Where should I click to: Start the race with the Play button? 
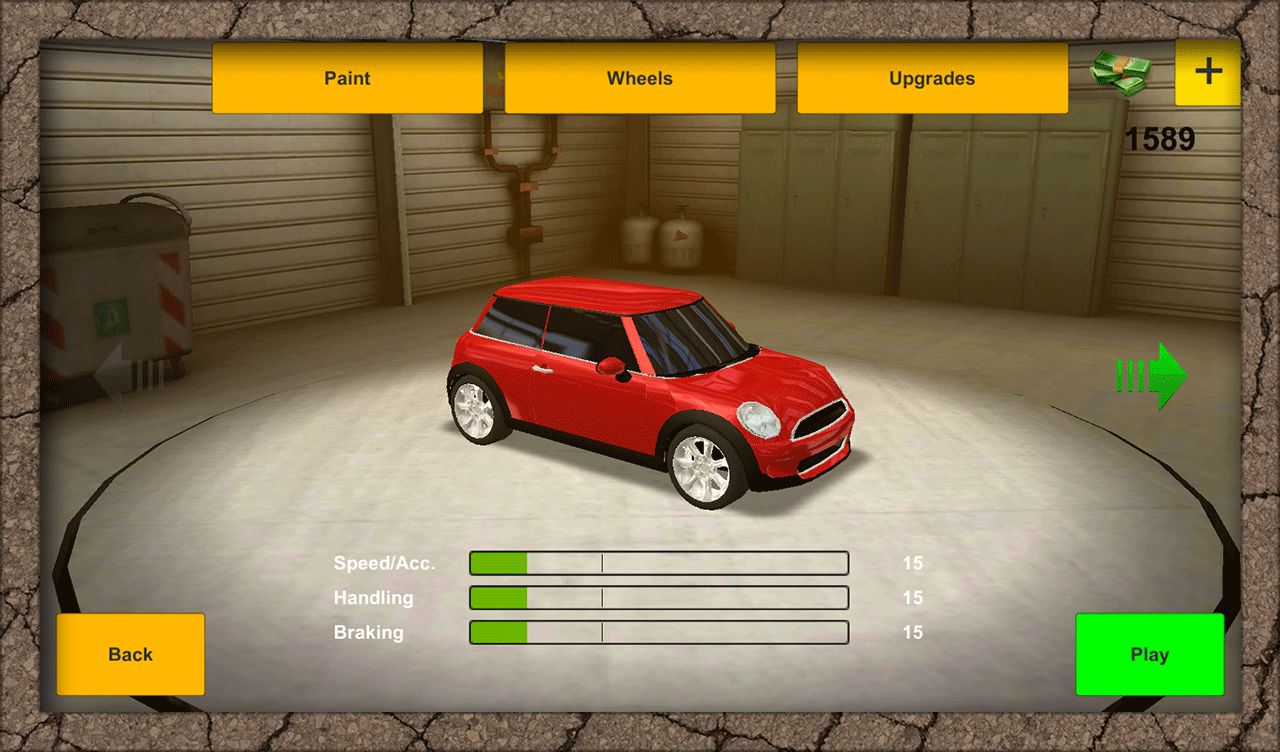(1149, 654)
